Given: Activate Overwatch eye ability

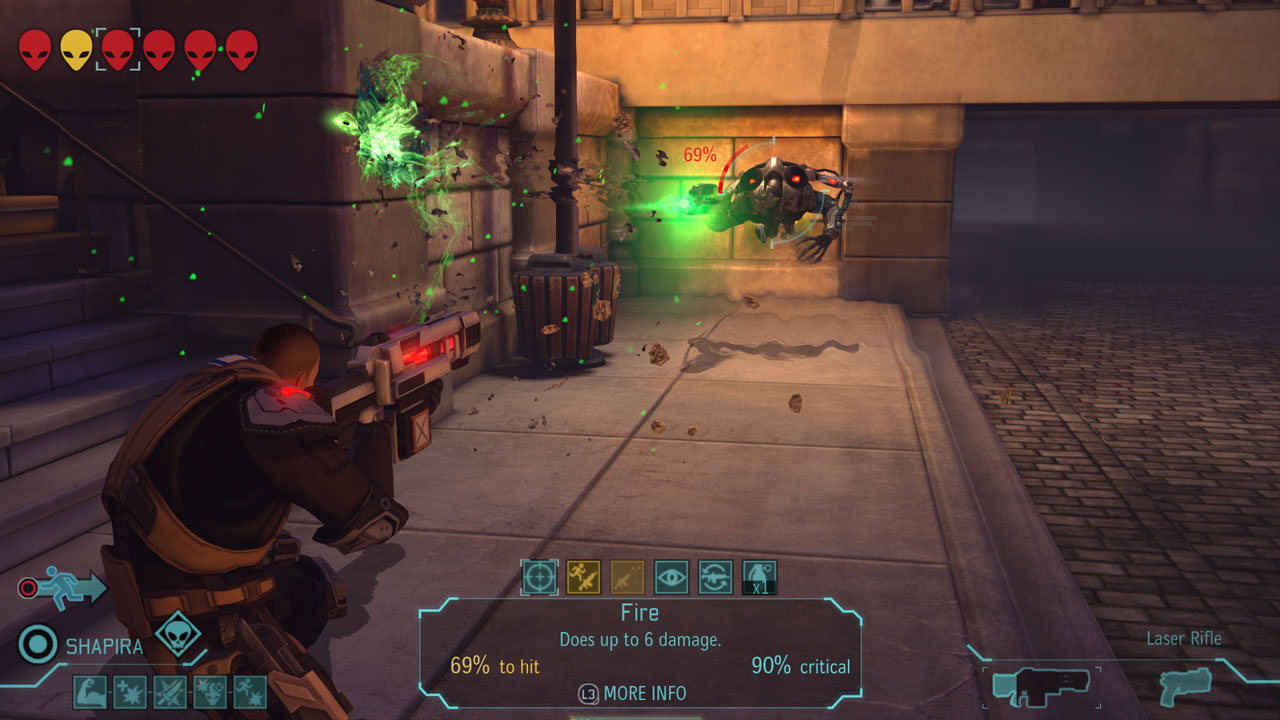Looking at the screenshot, I should pyautogui.click(x=671, y=577).
